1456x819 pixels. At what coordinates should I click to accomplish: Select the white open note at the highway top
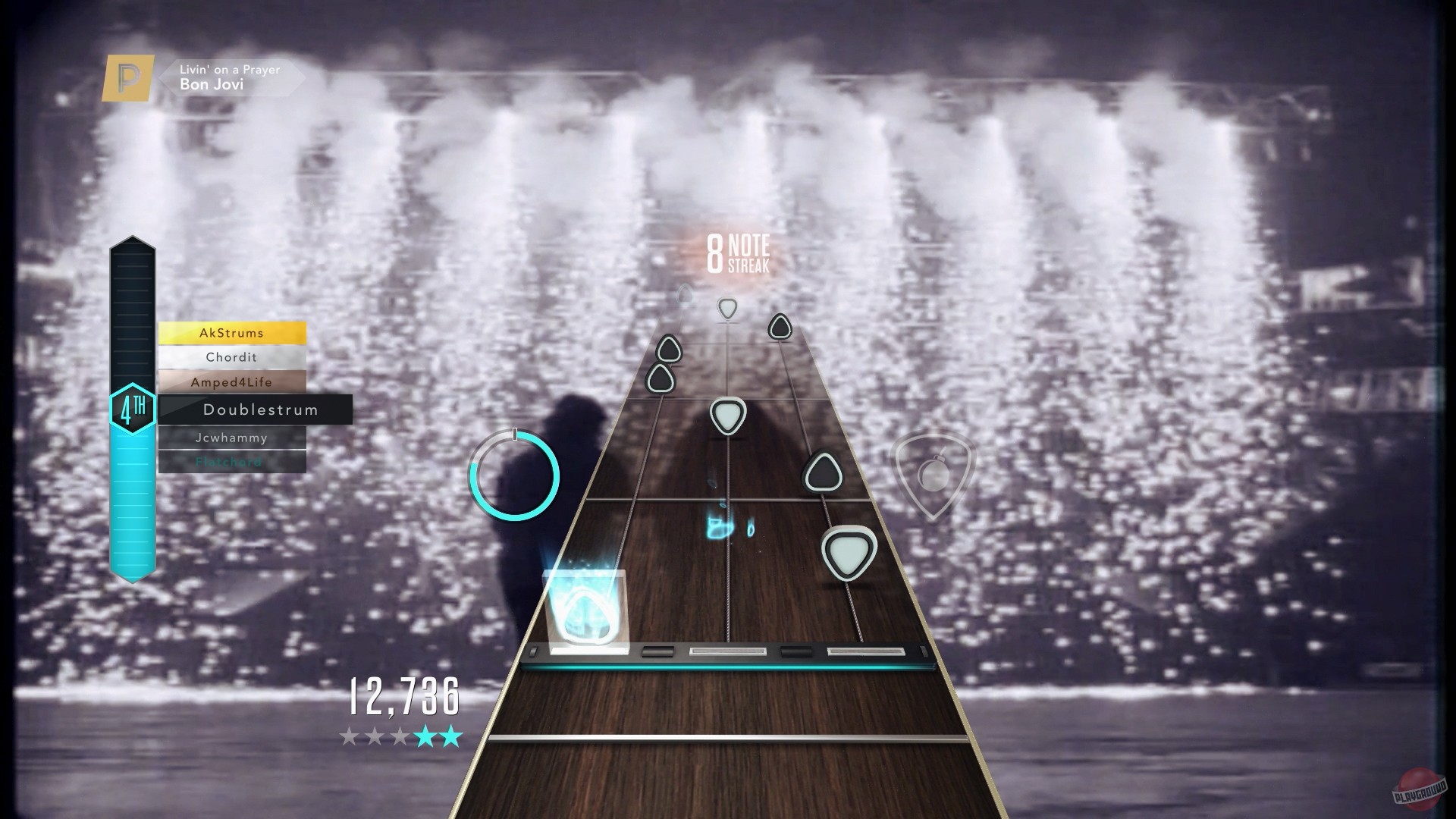[x=726, y=309]
